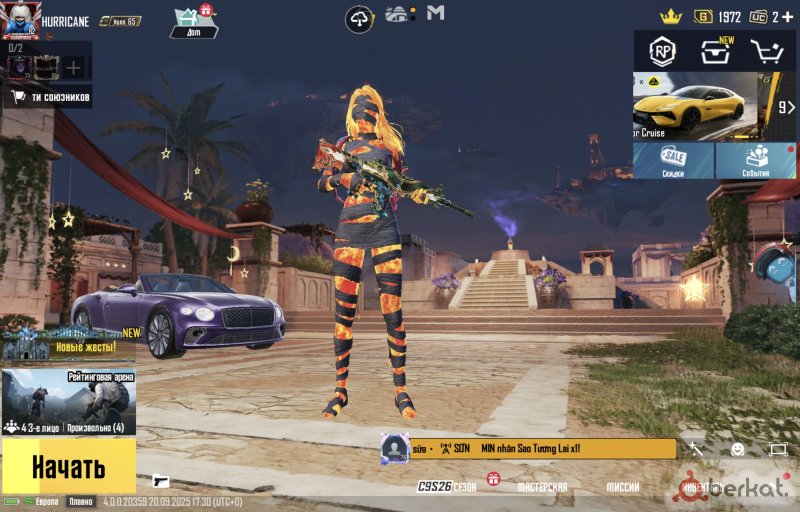
Task: Add UC currency with the plus button
Action: (x=788, y=17)
